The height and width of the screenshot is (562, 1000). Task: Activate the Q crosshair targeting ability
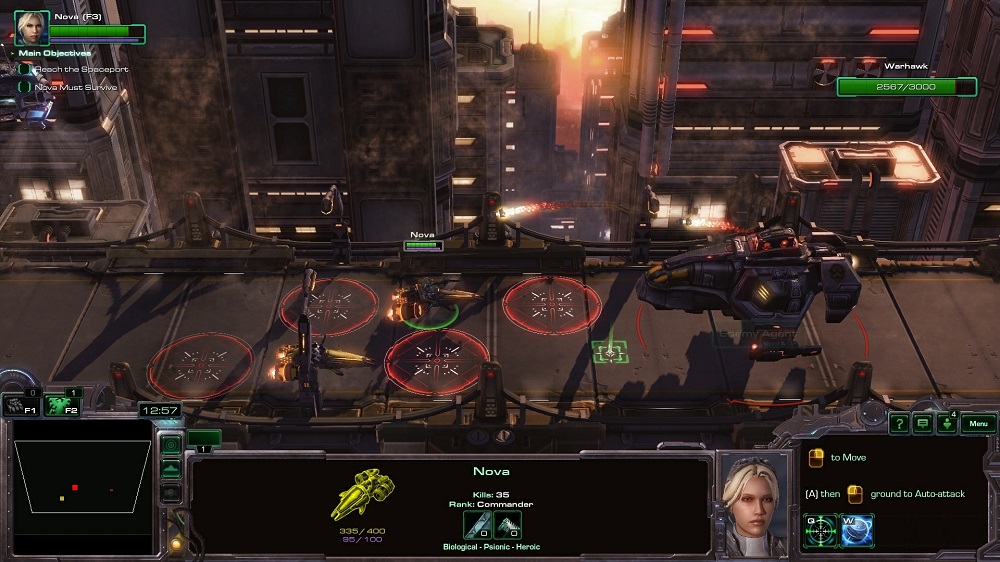[821, 529]
